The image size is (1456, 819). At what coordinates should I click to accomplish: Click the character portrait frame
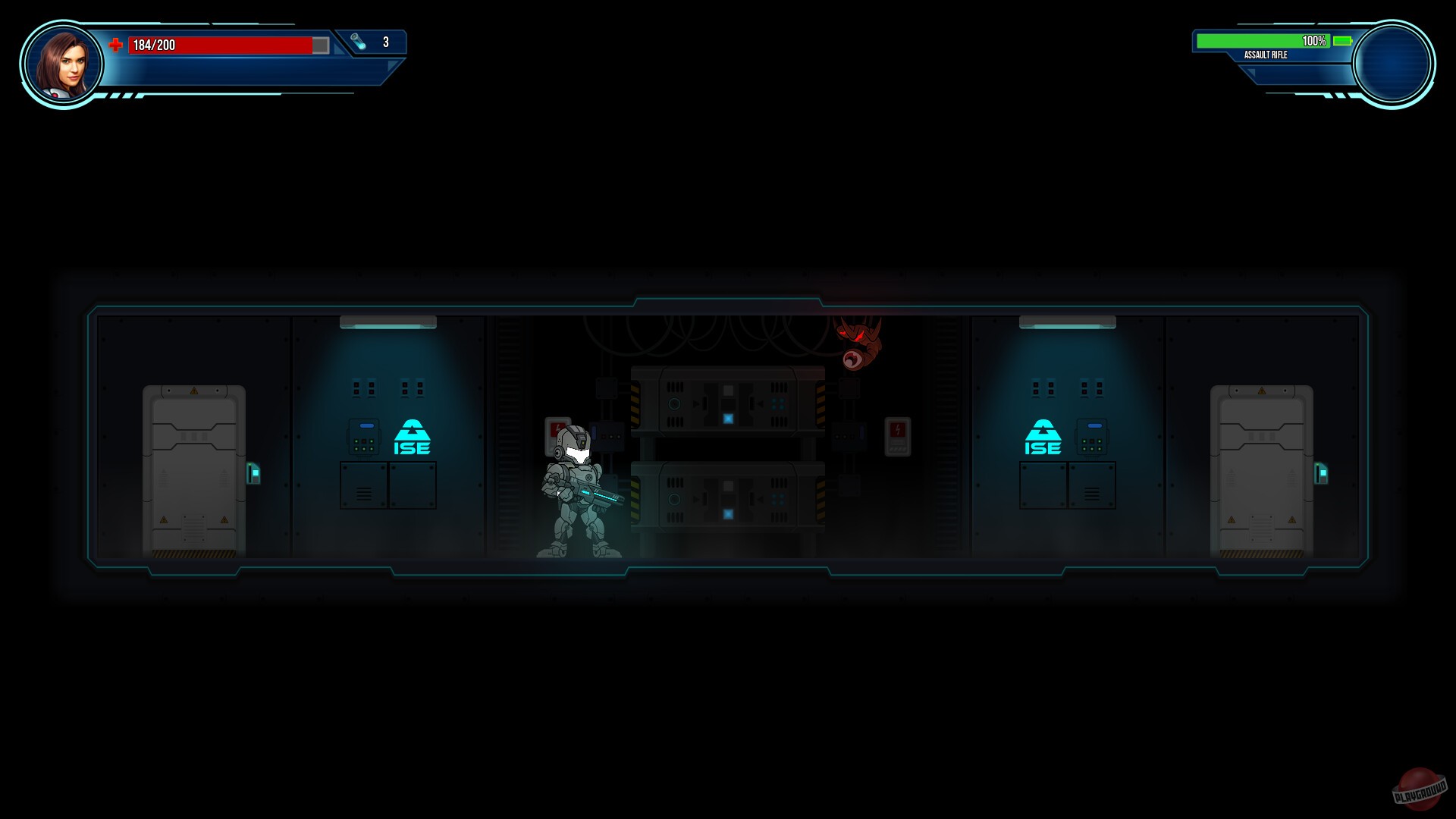[x=64, y=64]
